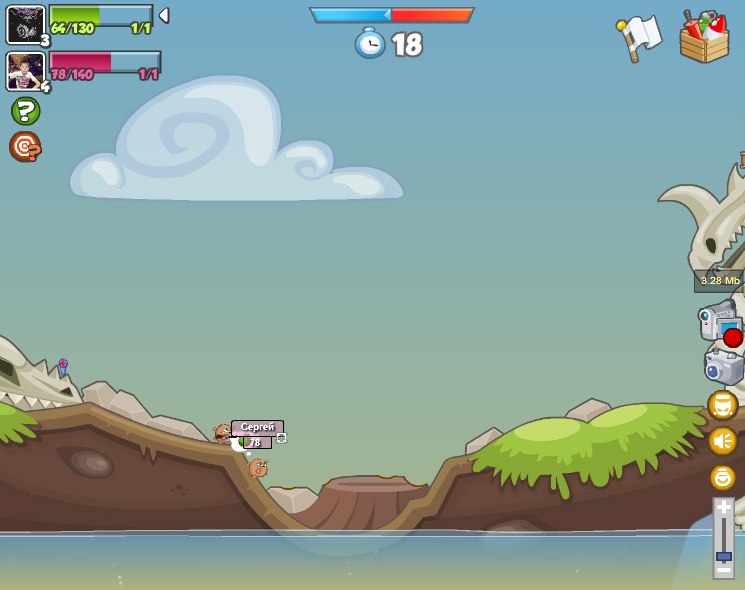745x590 pixels.
Task: Click the orange button below the speaker
Action: (722, 477)
